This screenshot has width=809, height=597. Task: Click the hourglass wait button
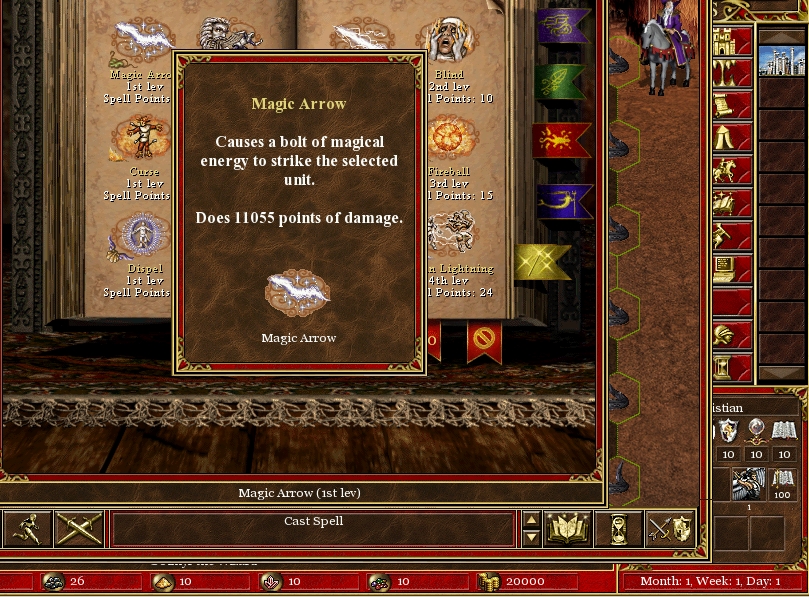pos(618,529)
